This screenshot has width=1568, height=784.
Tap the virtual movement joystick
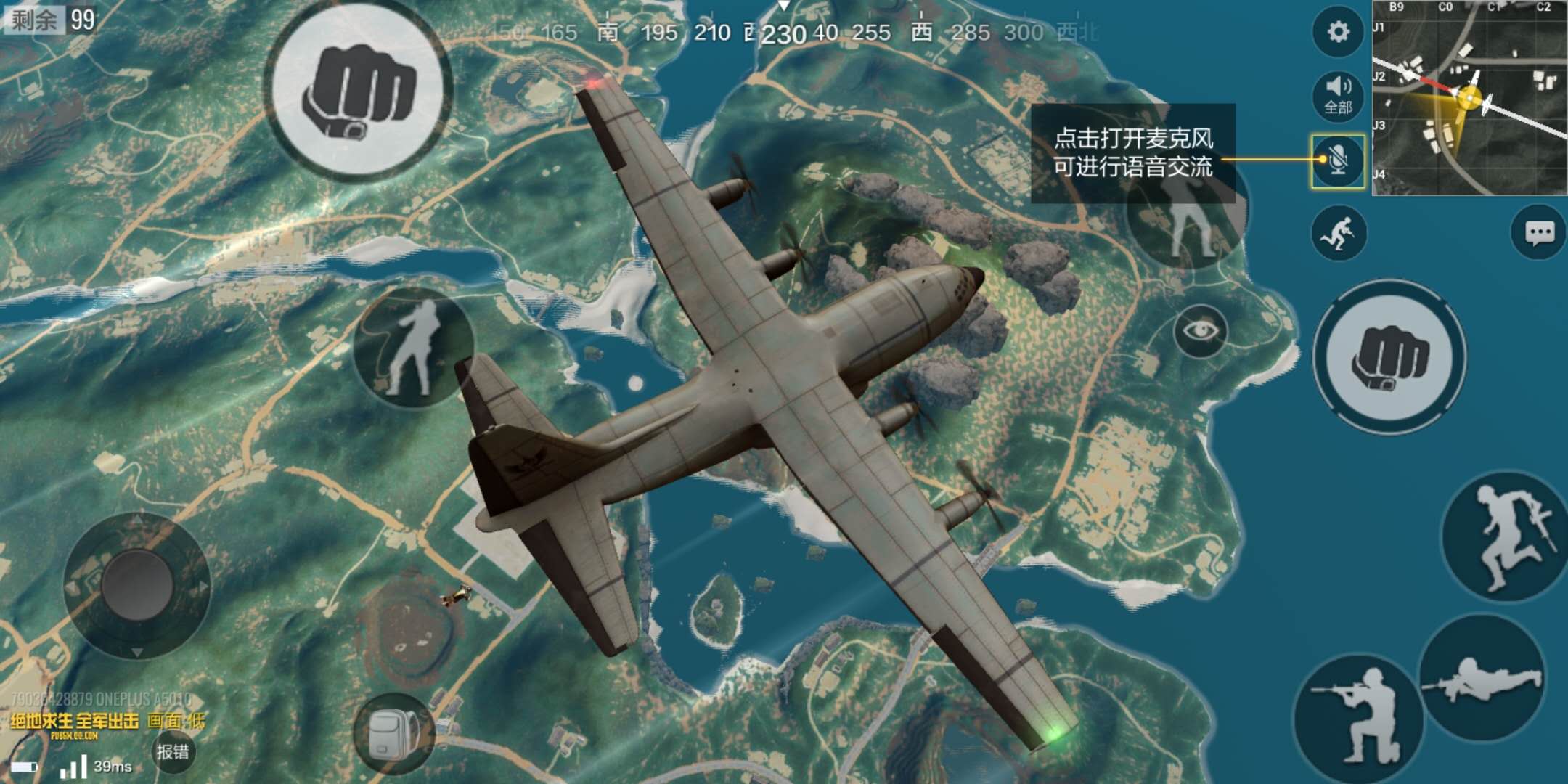pyautogui.click(x=136, y=585)
